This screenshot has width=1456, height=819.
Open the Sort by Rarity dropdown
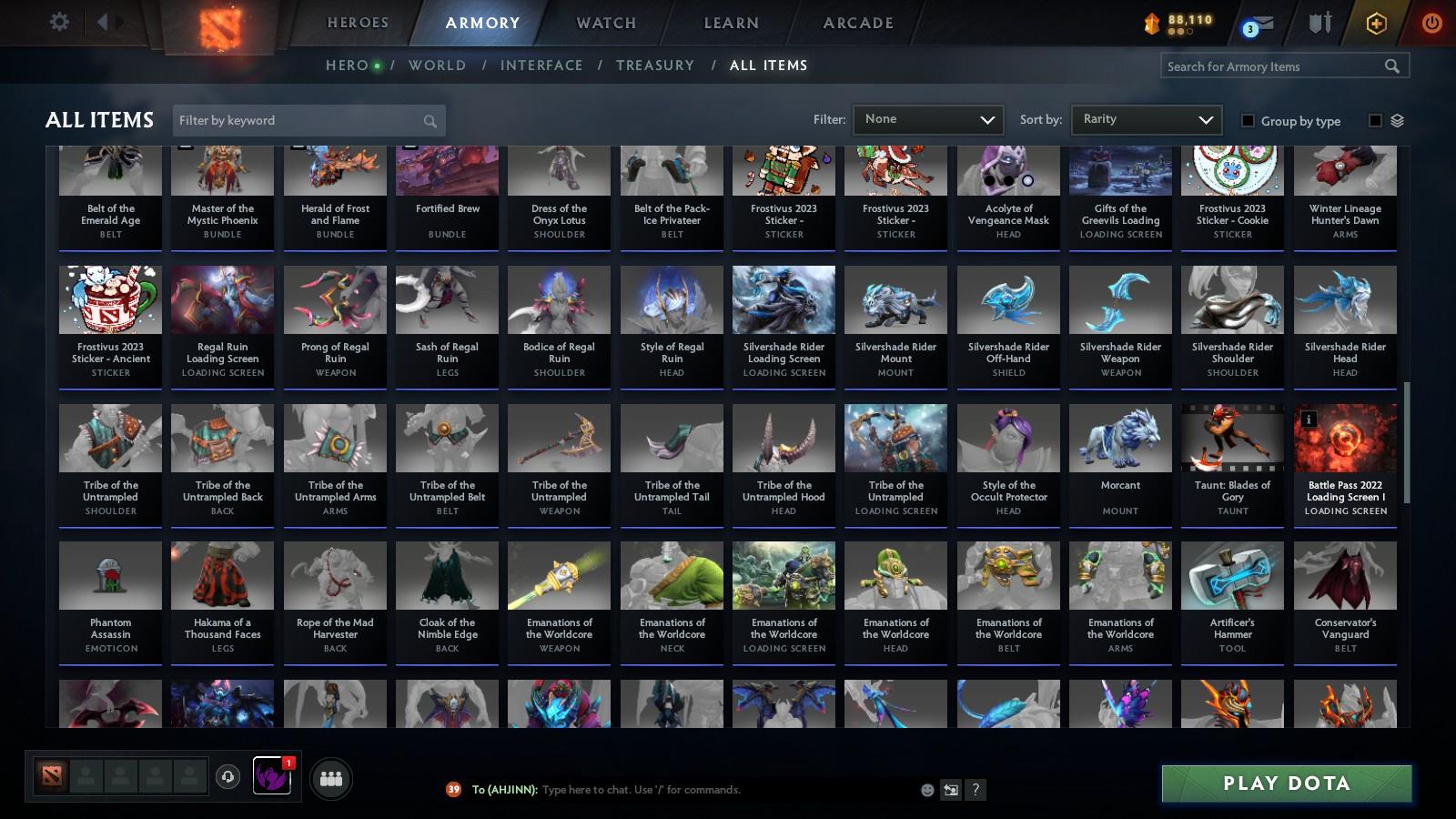[1146, 119]
